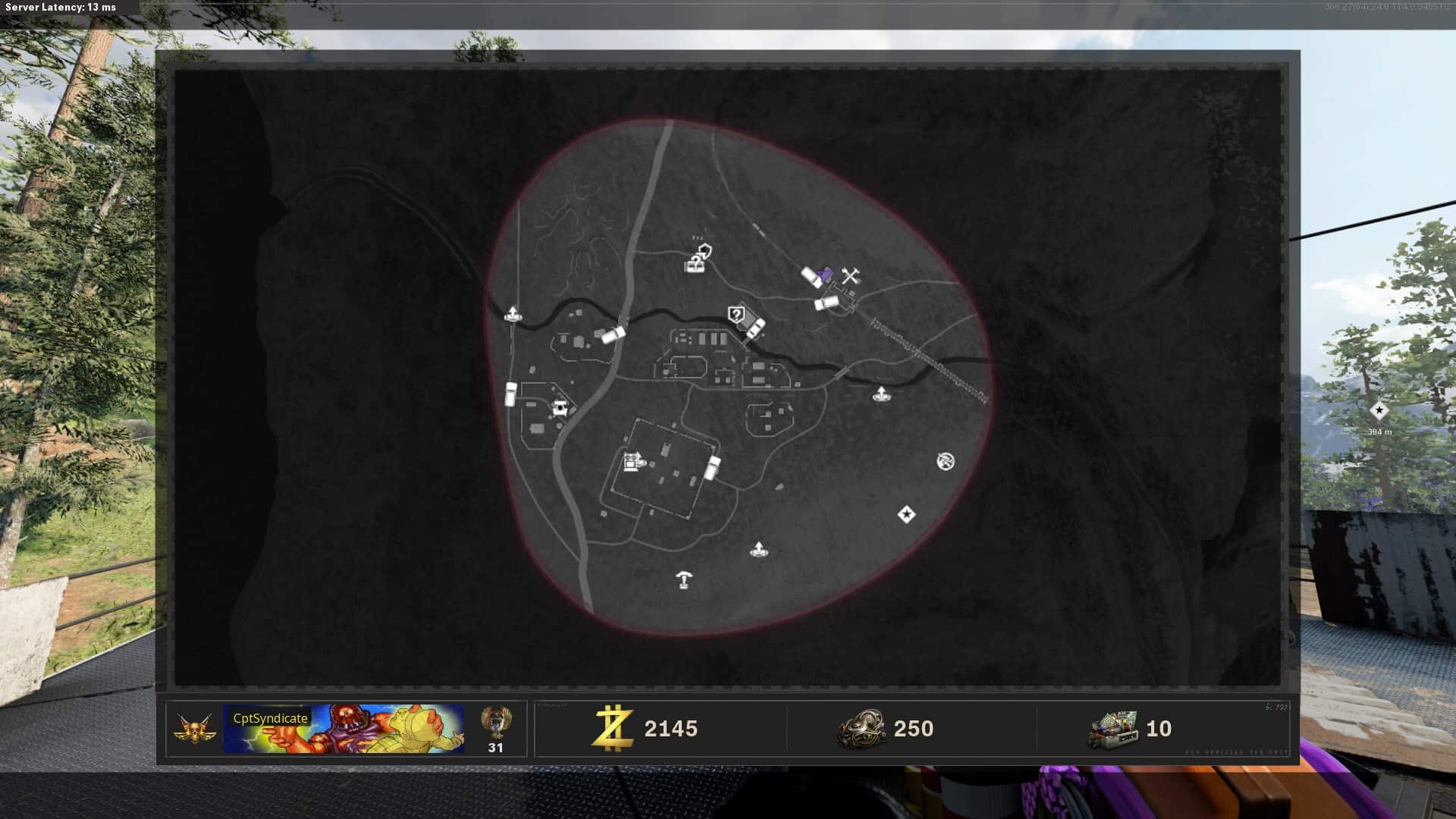Open the CptSyndicate player calling card
Image resolution: width=1456 pixels, height=819 pixels.
click(x=344, y=729)
